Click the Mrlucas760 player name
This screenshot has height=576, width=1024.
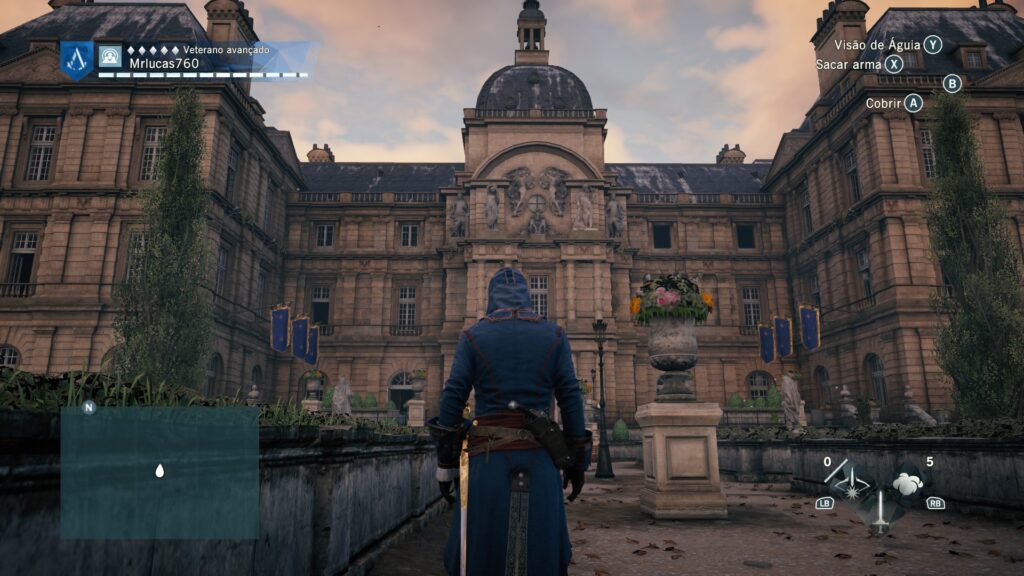[164, 63]
